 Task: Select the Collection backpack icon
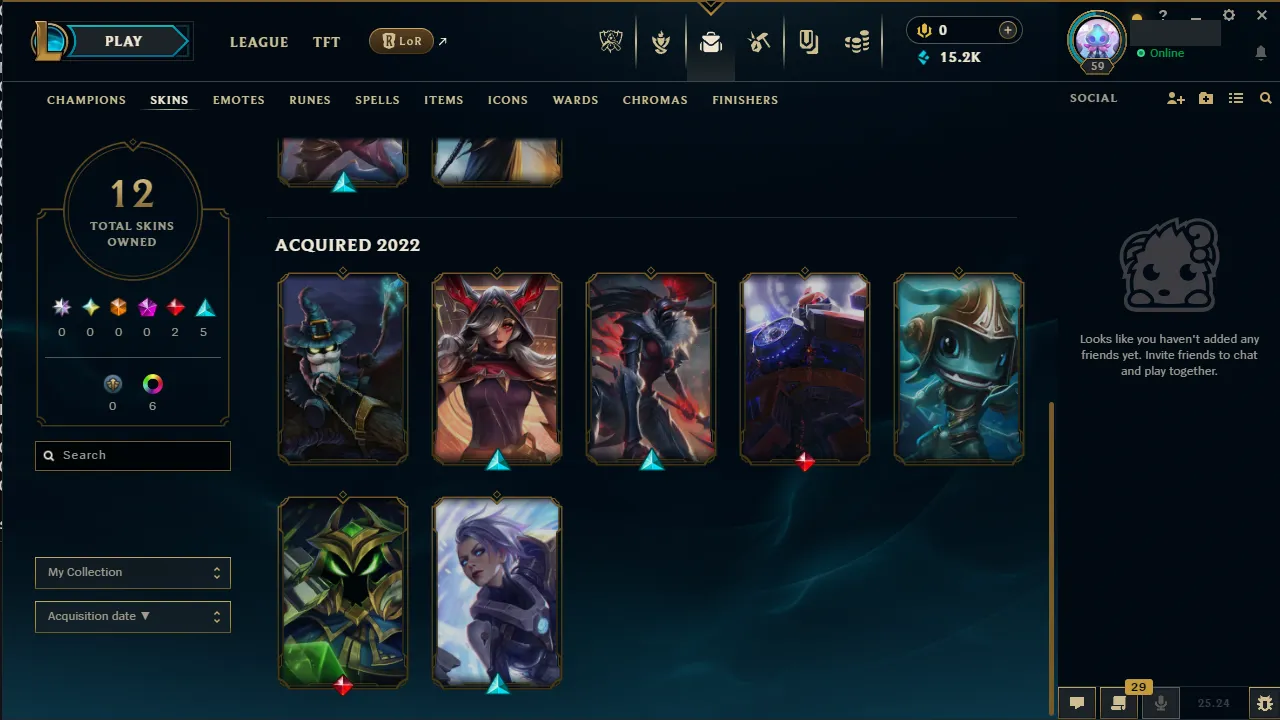click(711, 42)
